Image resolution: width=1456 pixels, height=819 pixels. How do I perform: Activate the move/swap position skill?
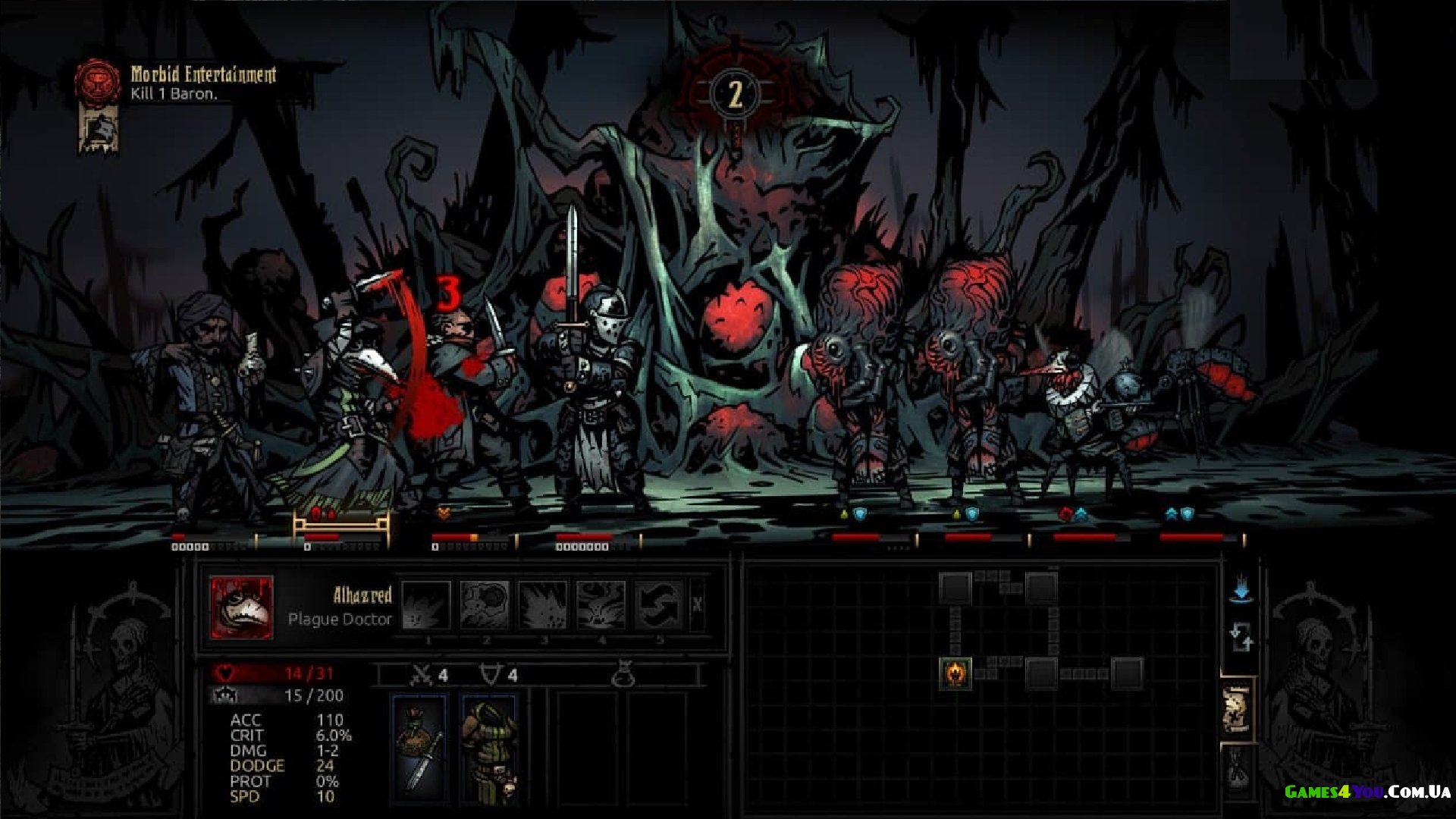click(x=660, y=605)
